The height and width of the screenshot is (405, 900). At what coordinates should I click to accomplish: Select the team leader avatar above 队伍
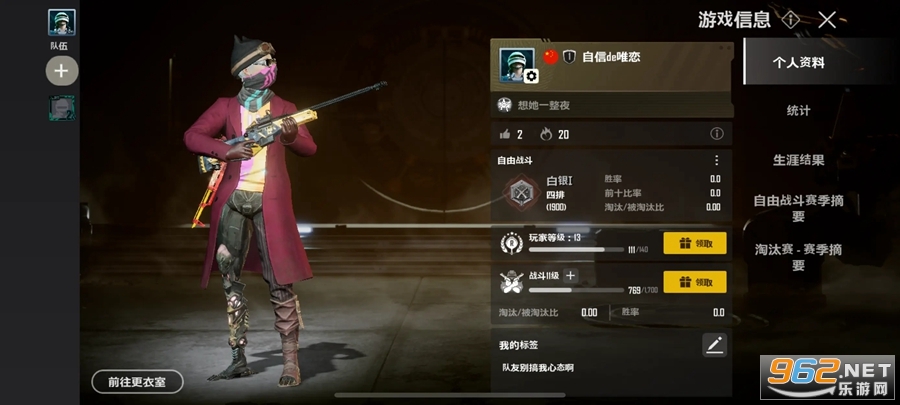pyautogui.click(x=61, y=22)
